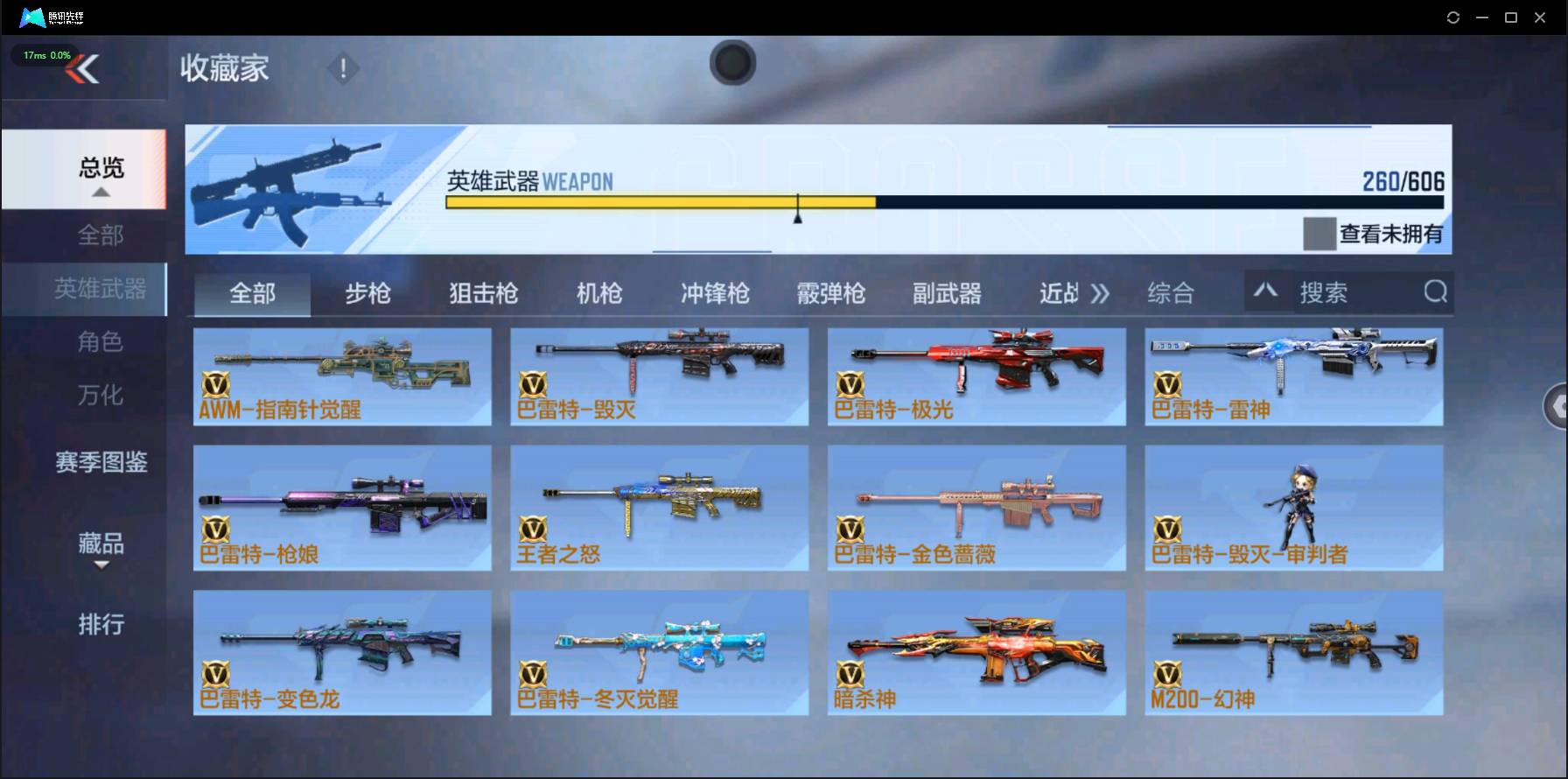The image size is (1568, 779).
Task: Click the drawer handle on the right edge
Action: click(1557, 407)
